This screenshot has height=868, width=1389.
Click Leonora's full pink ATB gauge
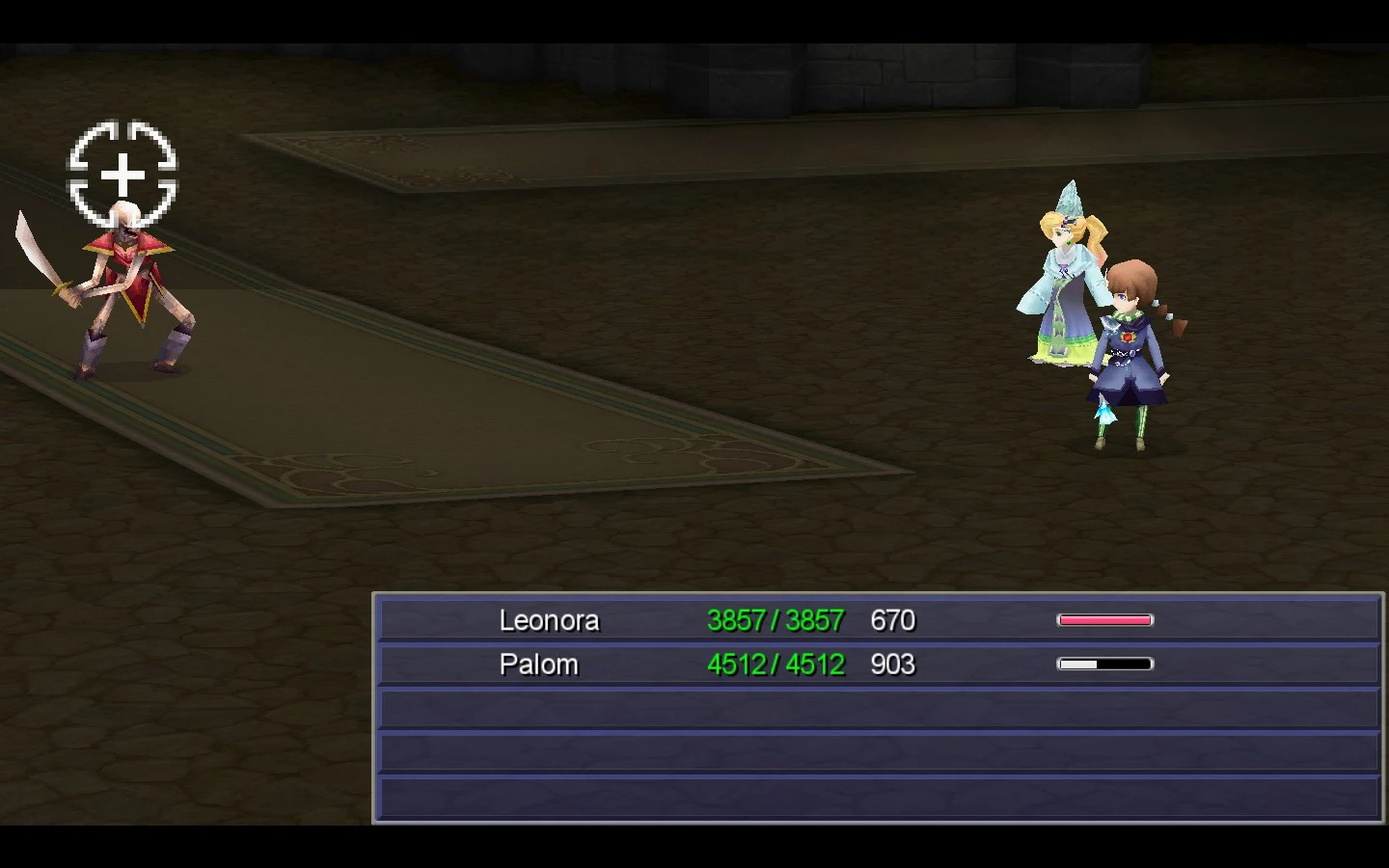[1104, 618]
